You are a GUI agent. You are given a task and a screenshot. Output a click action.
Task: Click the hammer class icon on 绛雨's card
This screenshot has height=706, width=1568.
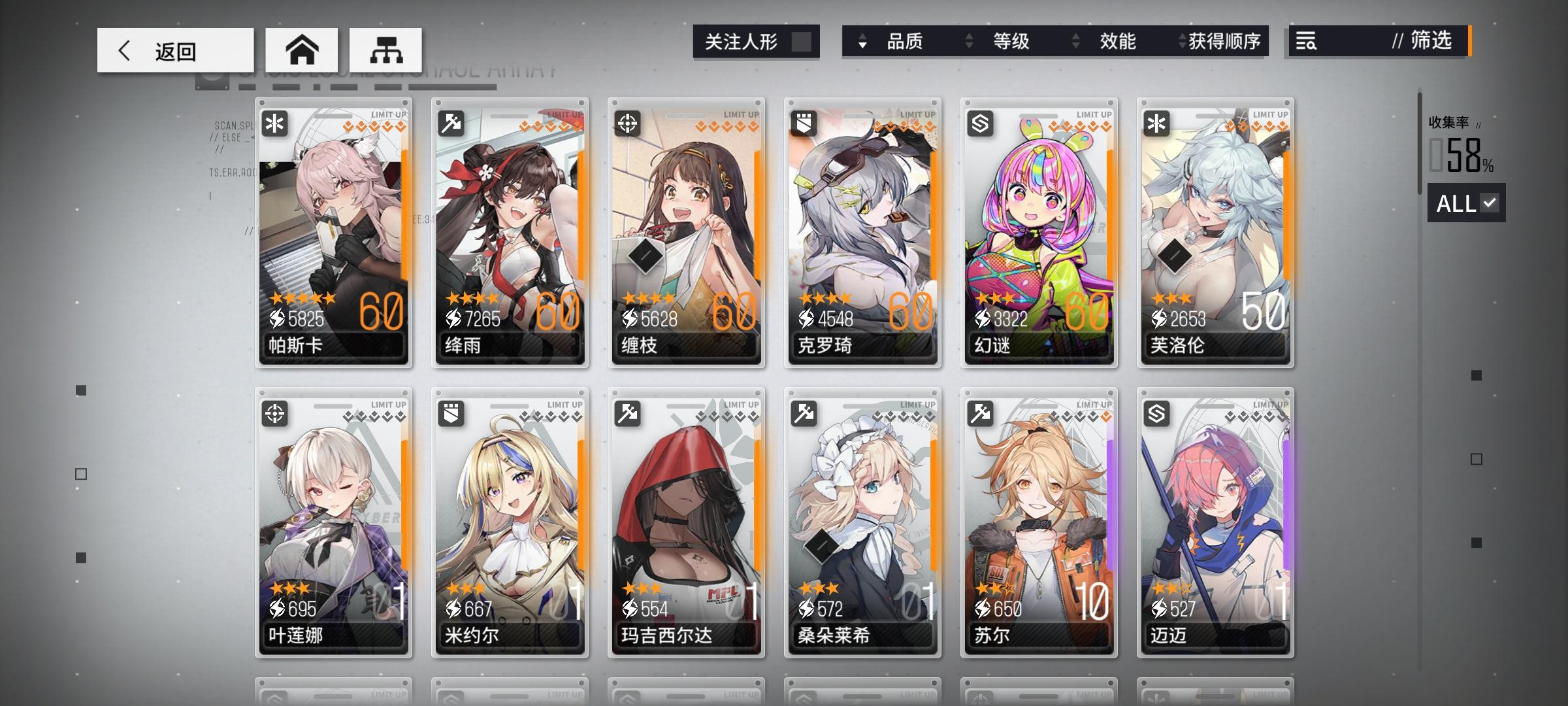tap(451, 124)
